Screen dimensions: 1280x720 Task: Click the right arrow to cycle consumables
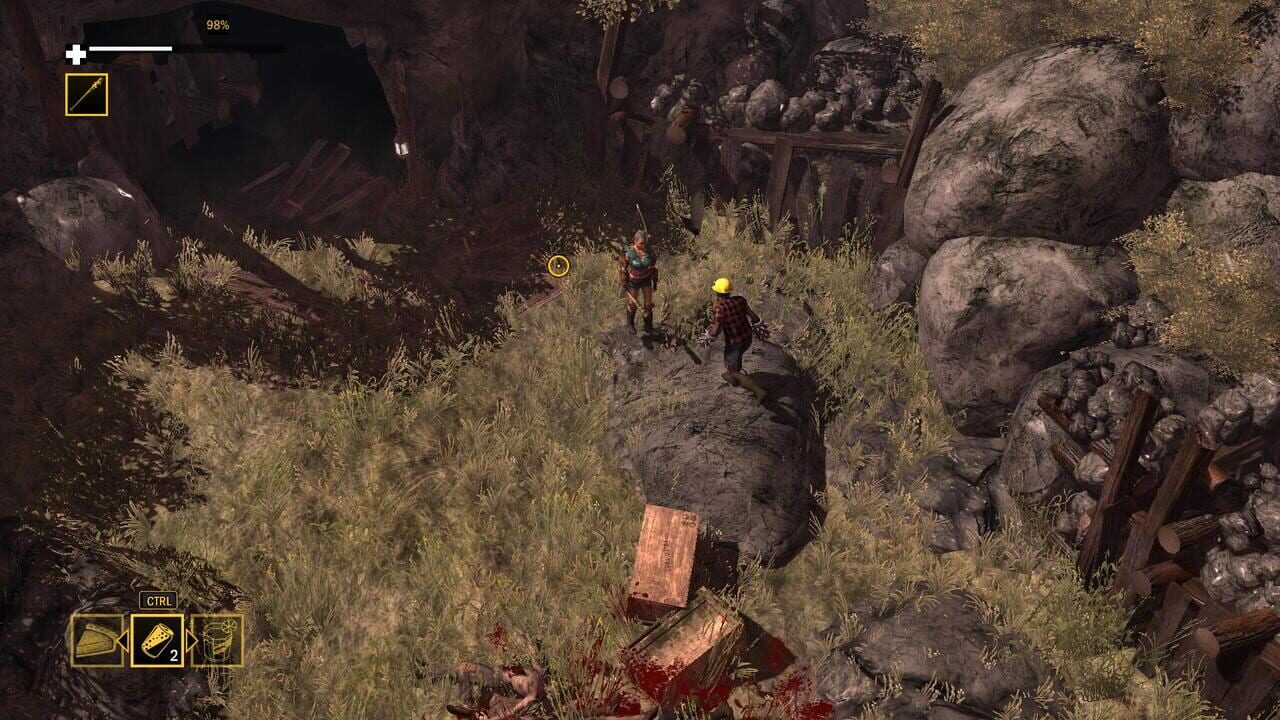pyautogui.click(x=192, y=639)
